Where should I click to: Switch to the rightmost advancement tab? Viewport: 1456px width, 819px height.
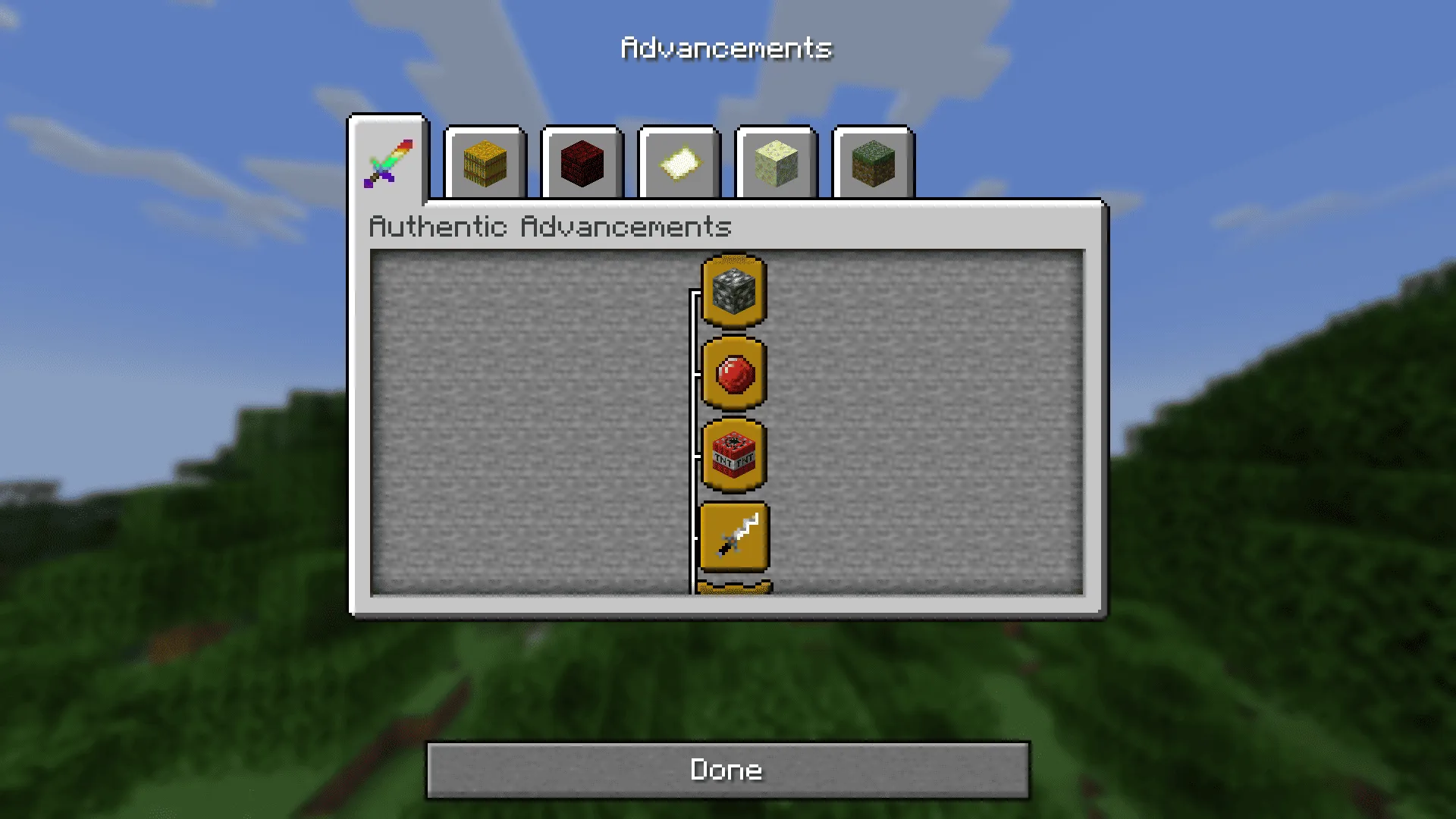click(872, 162)
